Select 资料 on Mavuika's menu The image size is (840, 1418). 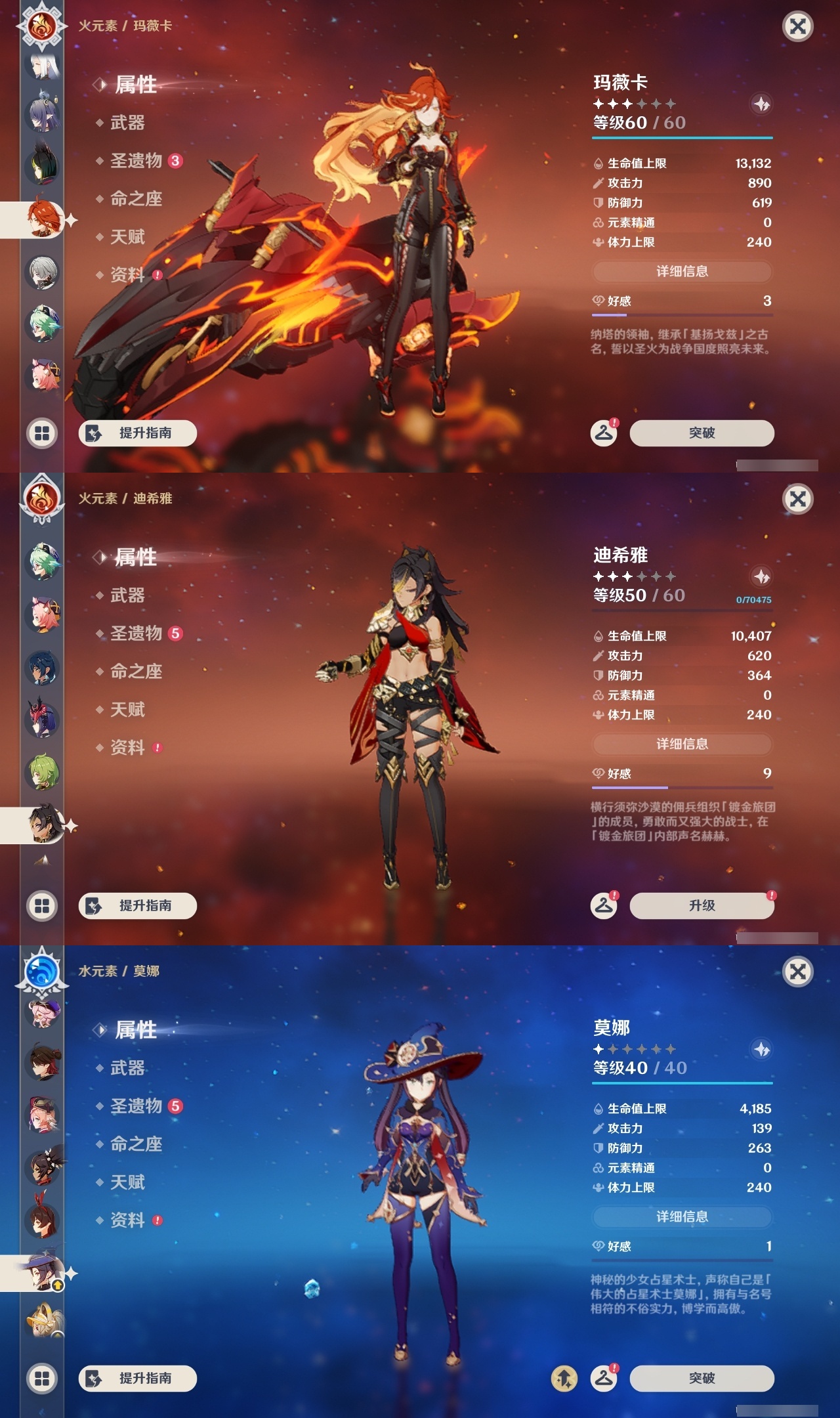point(130,275)
